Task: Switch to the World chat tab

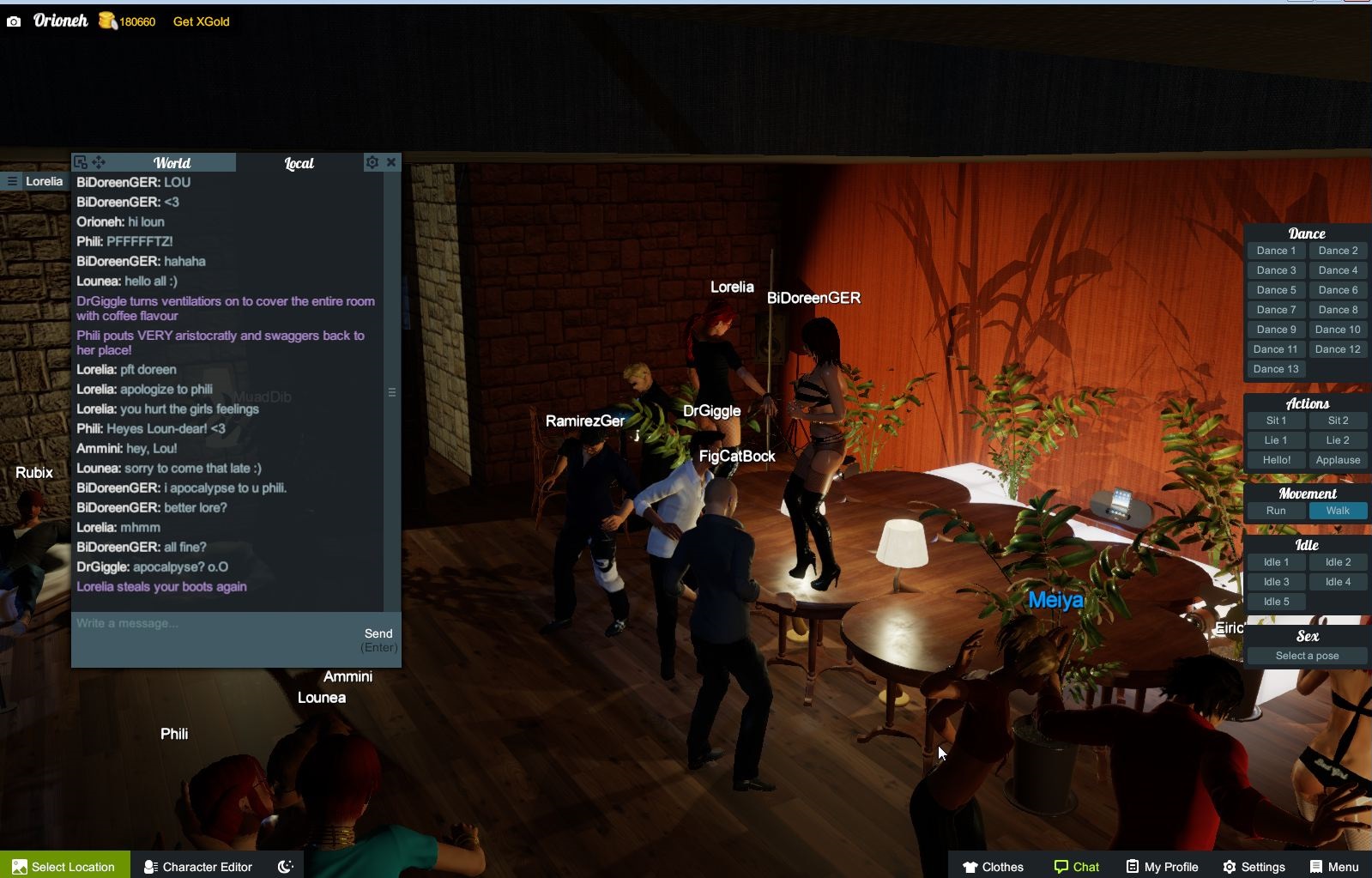Action: pos(172,162)
